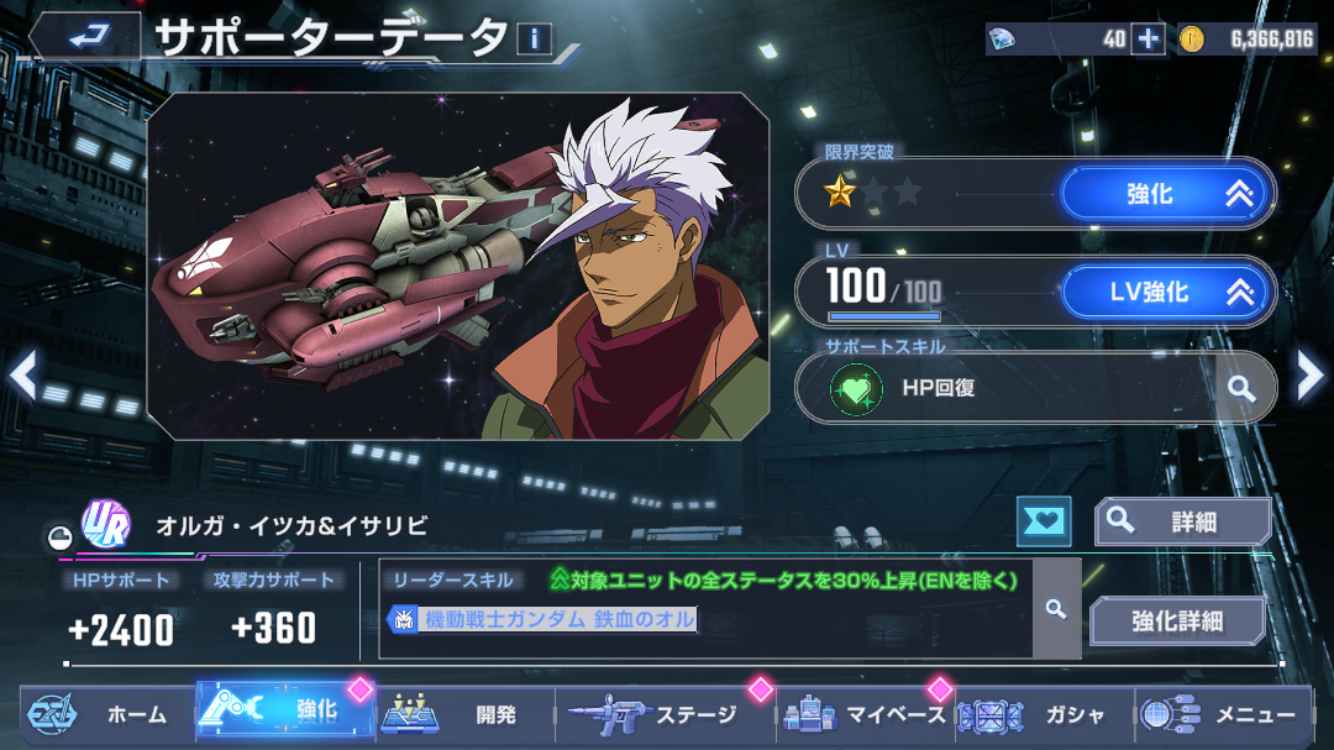Enlarge the Orga Itsuka supporter artwork
1334x750 pixels.
point(458,266)
